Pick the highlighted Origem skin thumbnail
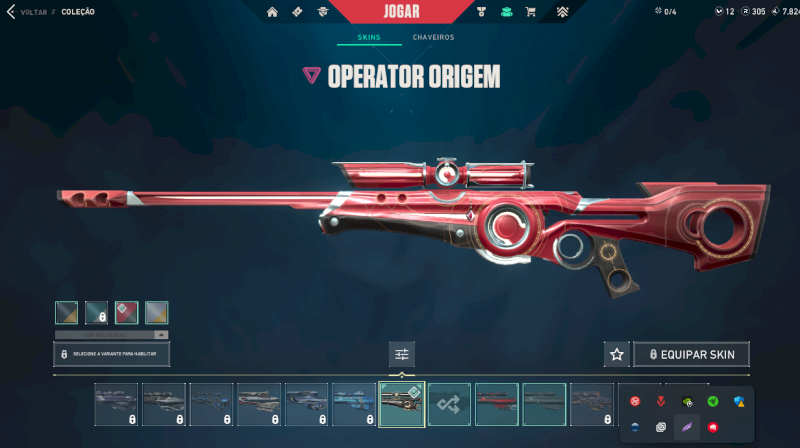Viewport: 800px width, 448px height. 402,404
